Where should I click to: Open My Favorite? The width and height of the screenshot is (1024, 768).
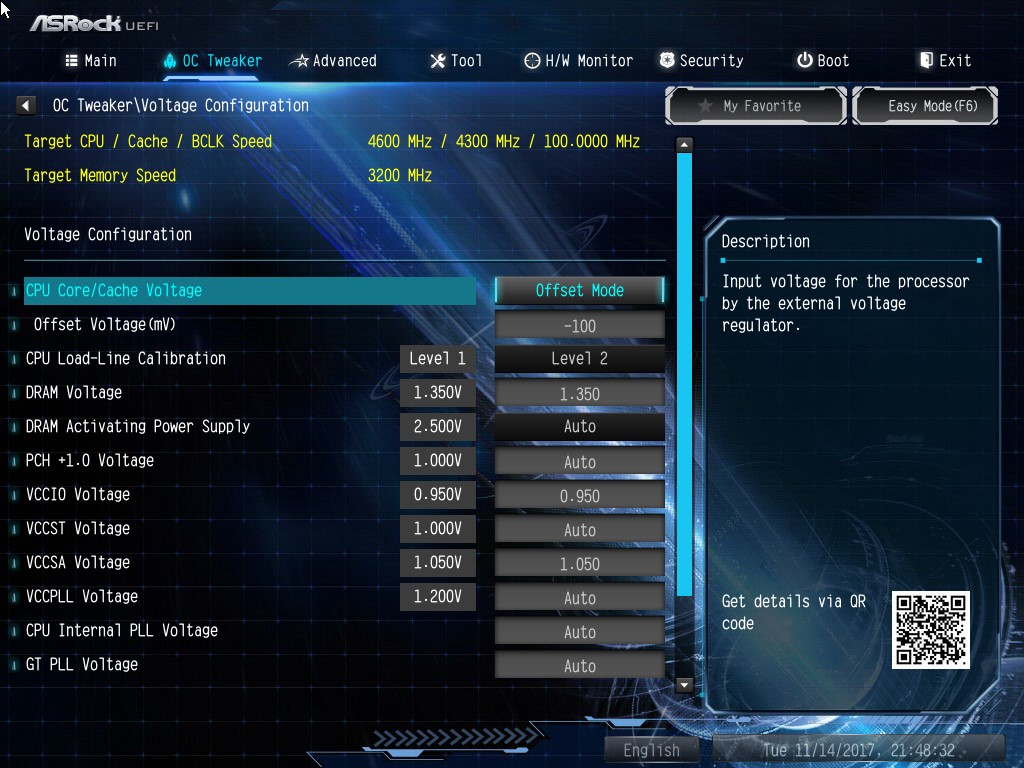click(x=756, y=106)
